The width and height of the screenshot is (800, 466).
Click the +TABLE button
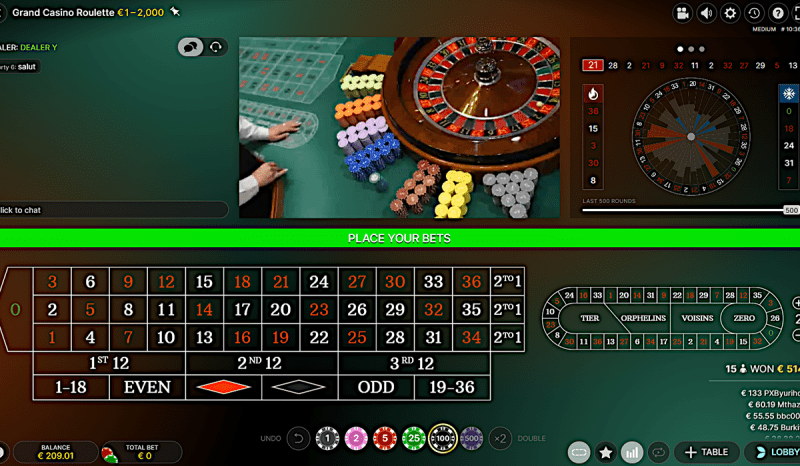706,452
